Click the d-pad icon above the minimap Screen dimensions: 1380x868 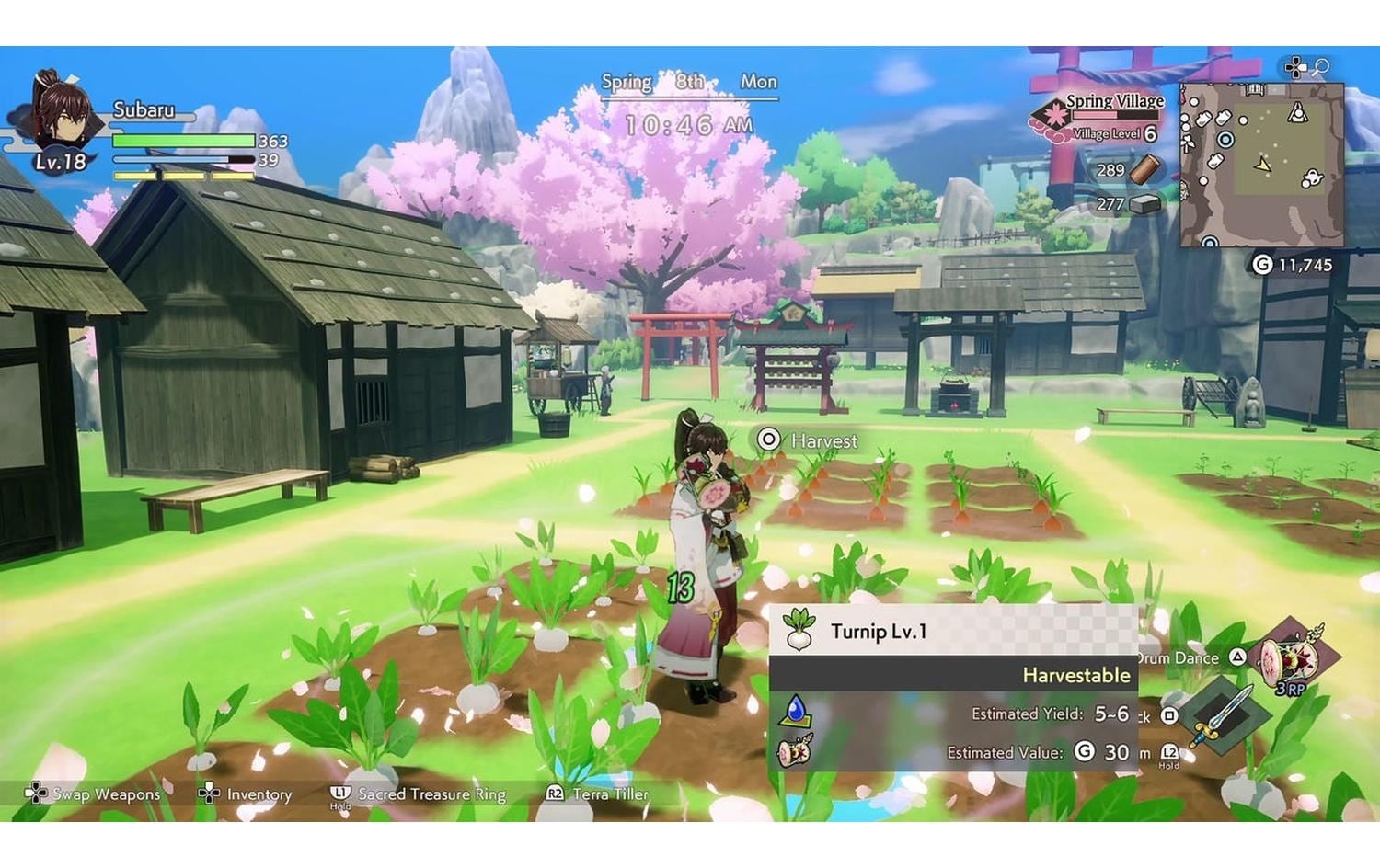1296,66
